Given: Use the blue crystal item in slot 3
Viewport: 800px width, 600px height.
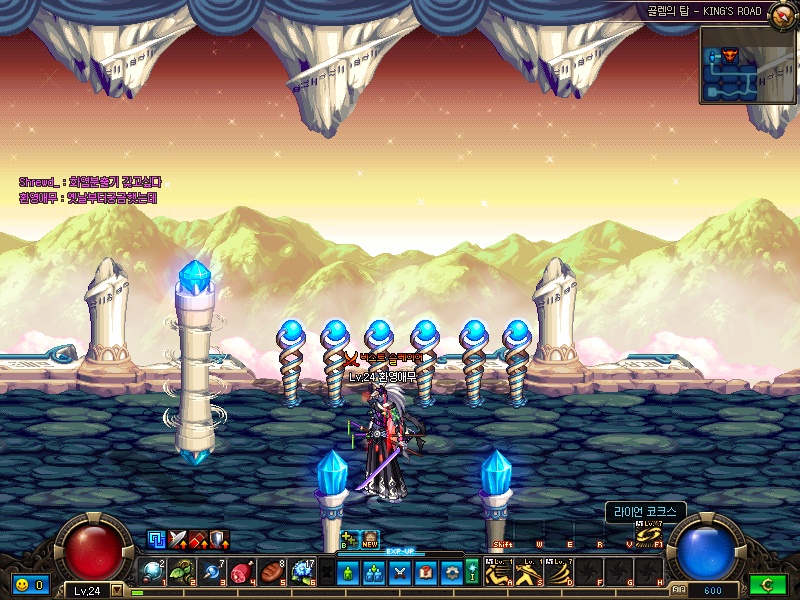Looking at the screenshot, I should tap(212, 571).
